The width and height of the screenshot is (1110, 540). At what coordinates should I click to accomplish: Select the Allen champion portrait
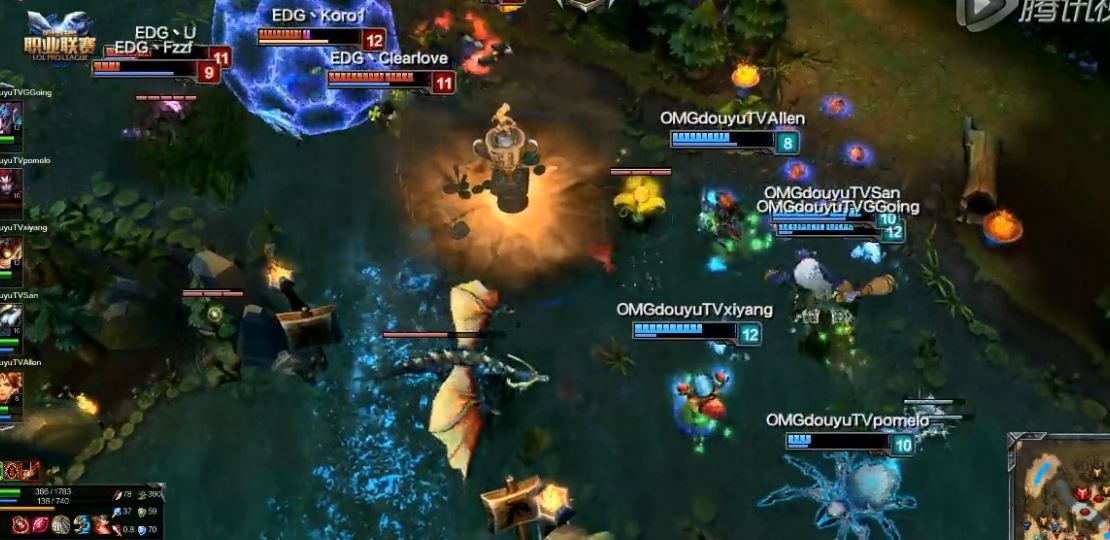[x=10, y=389]
